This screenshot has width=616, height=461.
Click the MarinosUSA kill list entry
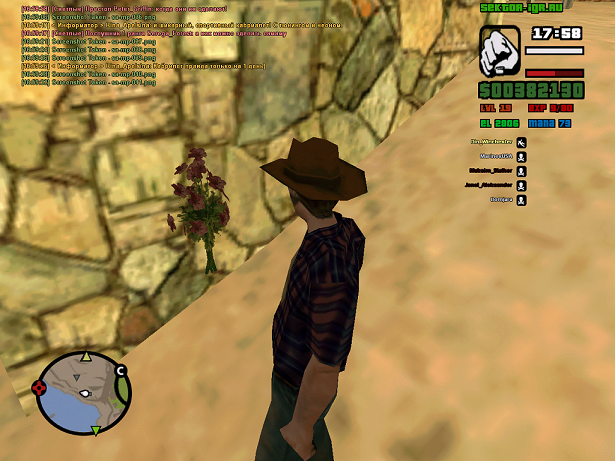click(x=498, y=156)
